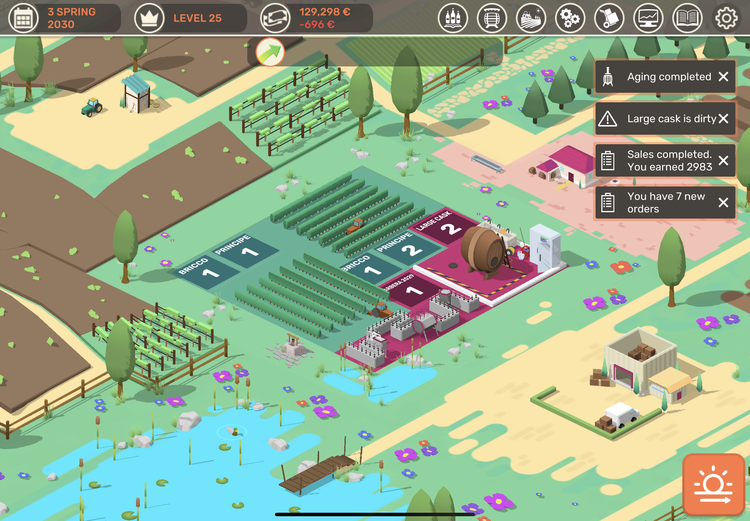Open the wine bottles menu

pyautogui.click(x=453, y=17)
